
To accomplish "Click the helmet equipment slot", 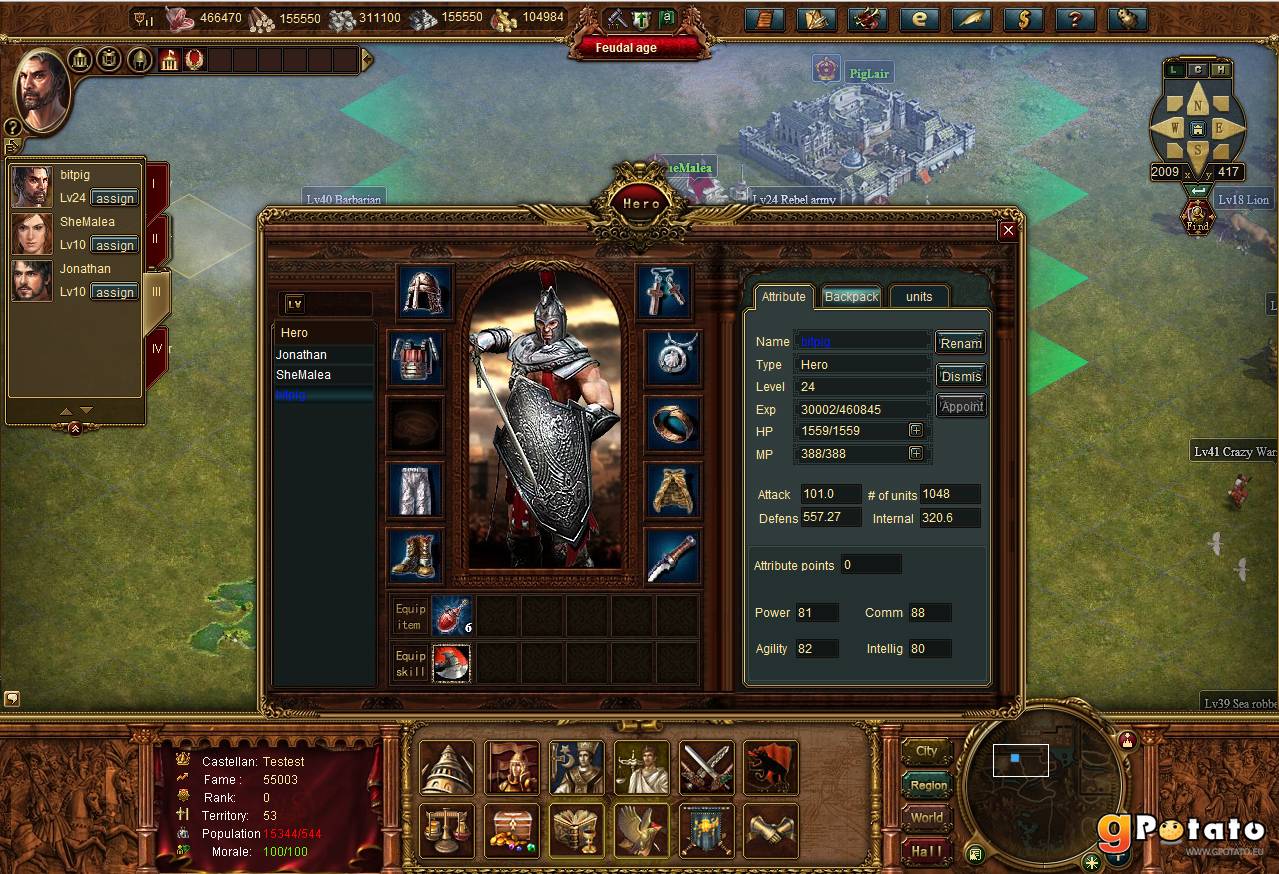I will pos(425,292).
